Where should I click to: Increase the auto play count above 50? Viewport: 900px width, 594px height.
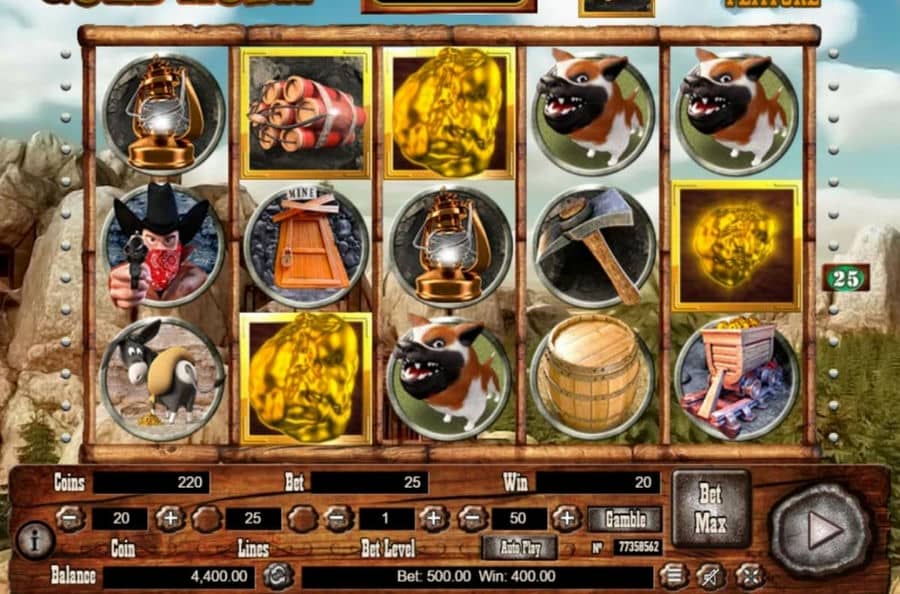566,518
